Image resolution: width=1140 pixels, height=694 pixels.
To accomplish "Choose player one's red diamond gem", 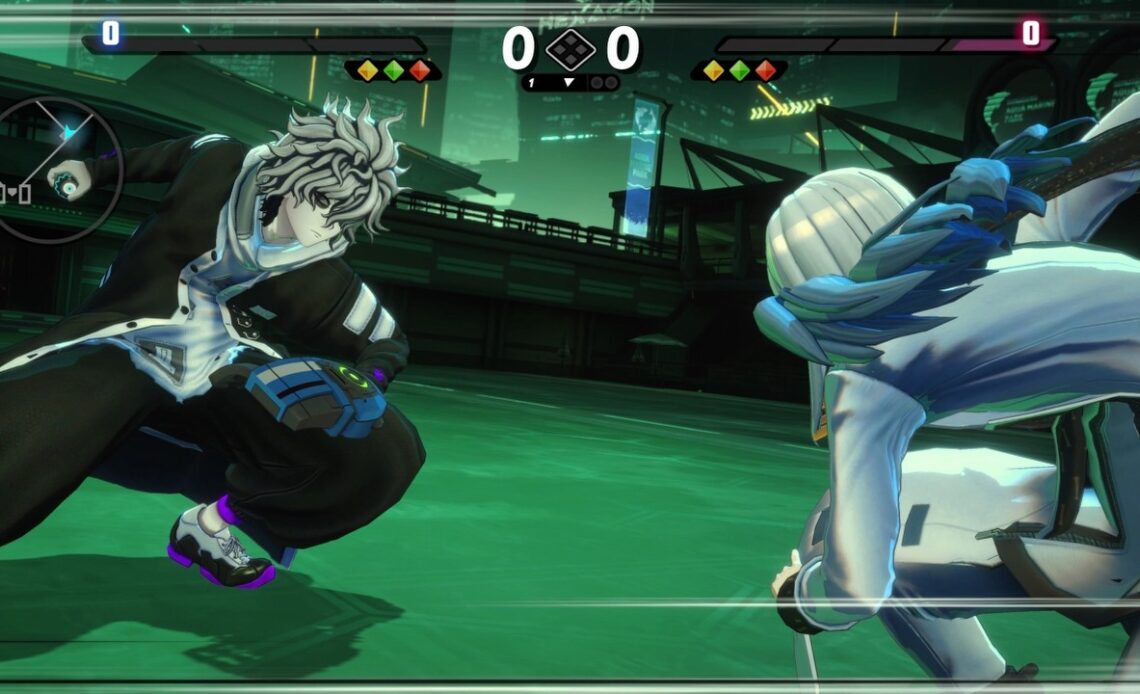I will click(x=419, y=70).
